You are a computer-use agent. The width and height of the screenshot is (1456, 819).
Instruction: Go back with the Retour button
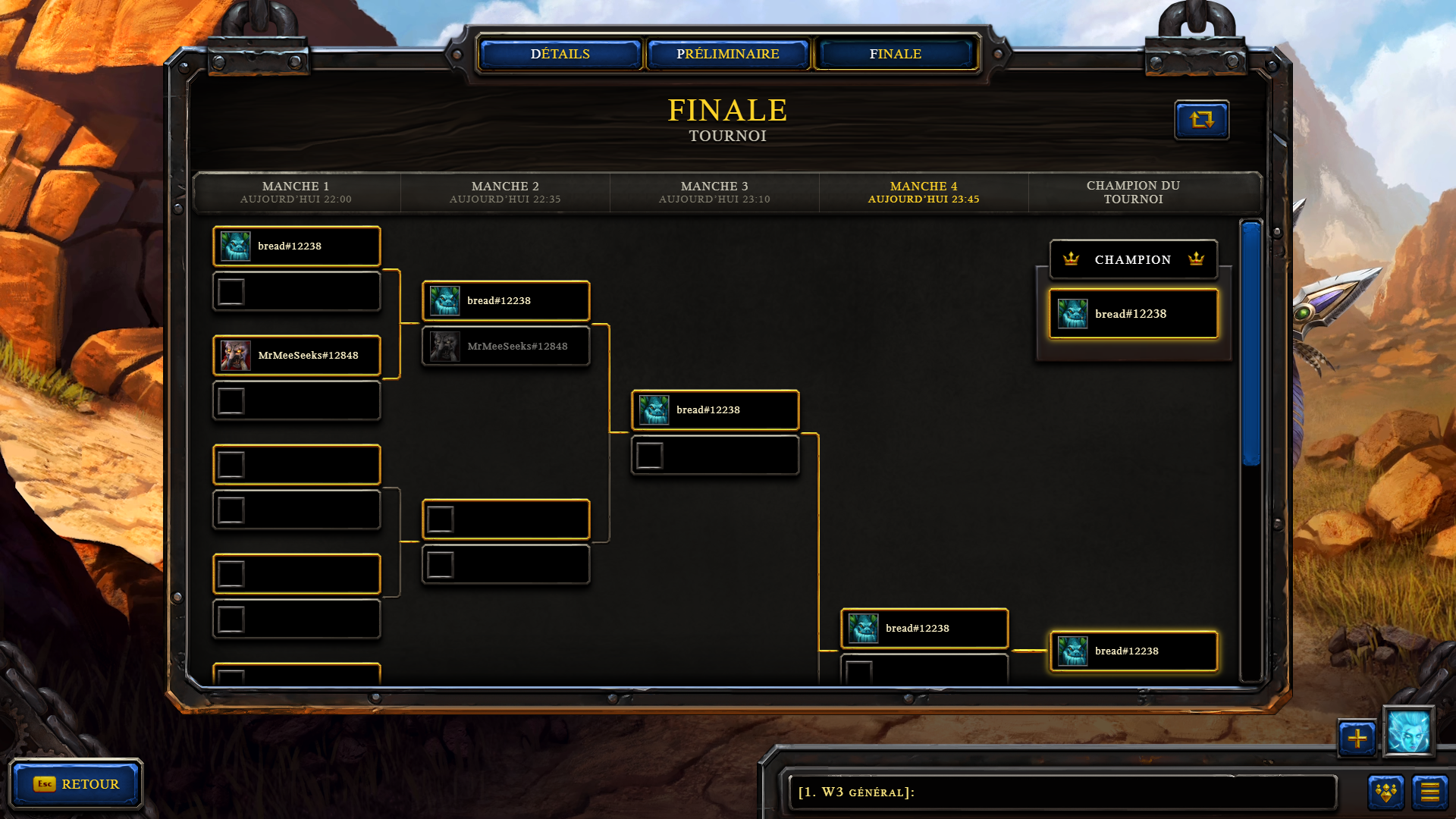coord(76,783)
